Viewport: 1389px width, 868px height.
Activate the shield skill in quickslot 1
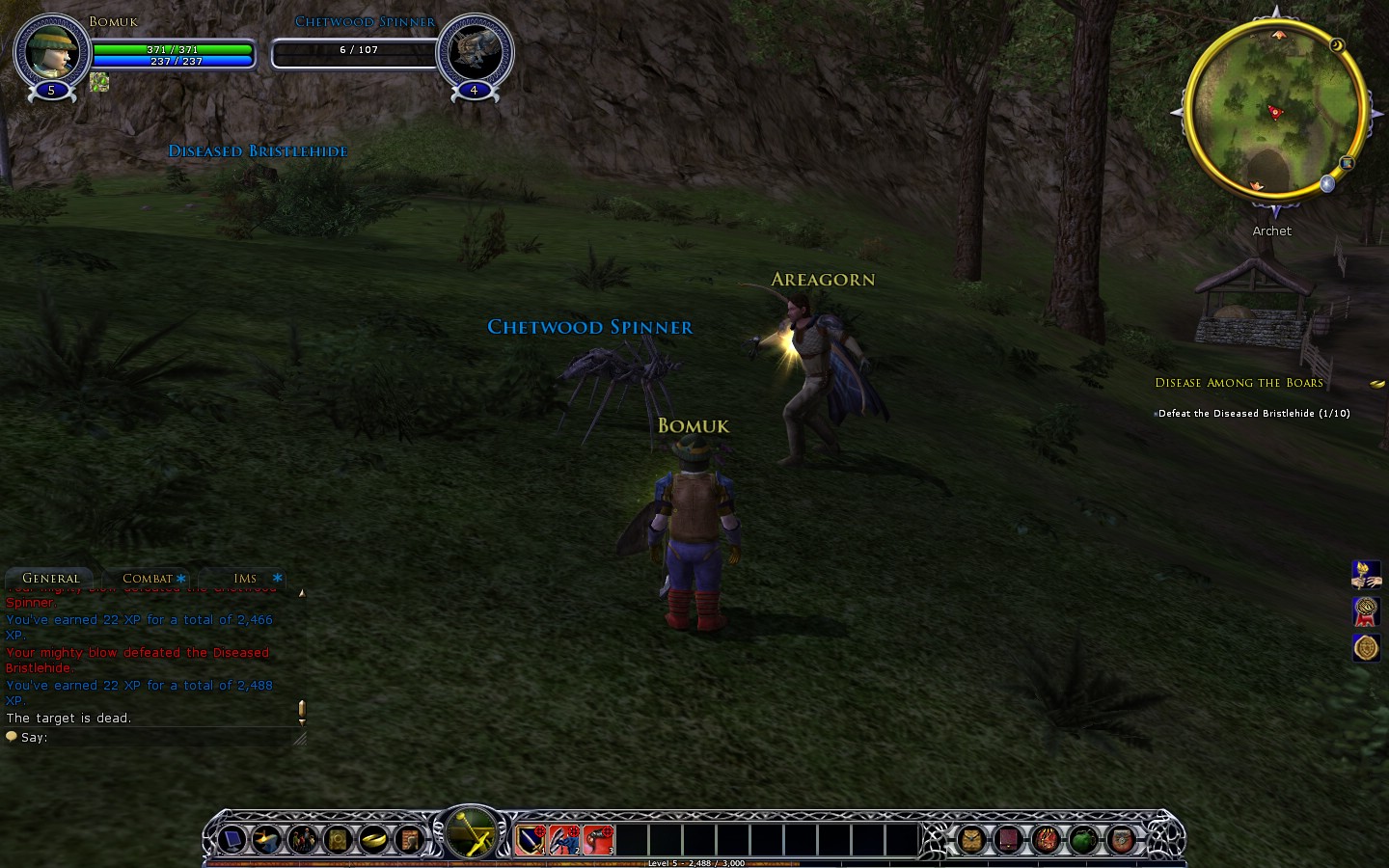pyautogui.click(x=531, y=839)
